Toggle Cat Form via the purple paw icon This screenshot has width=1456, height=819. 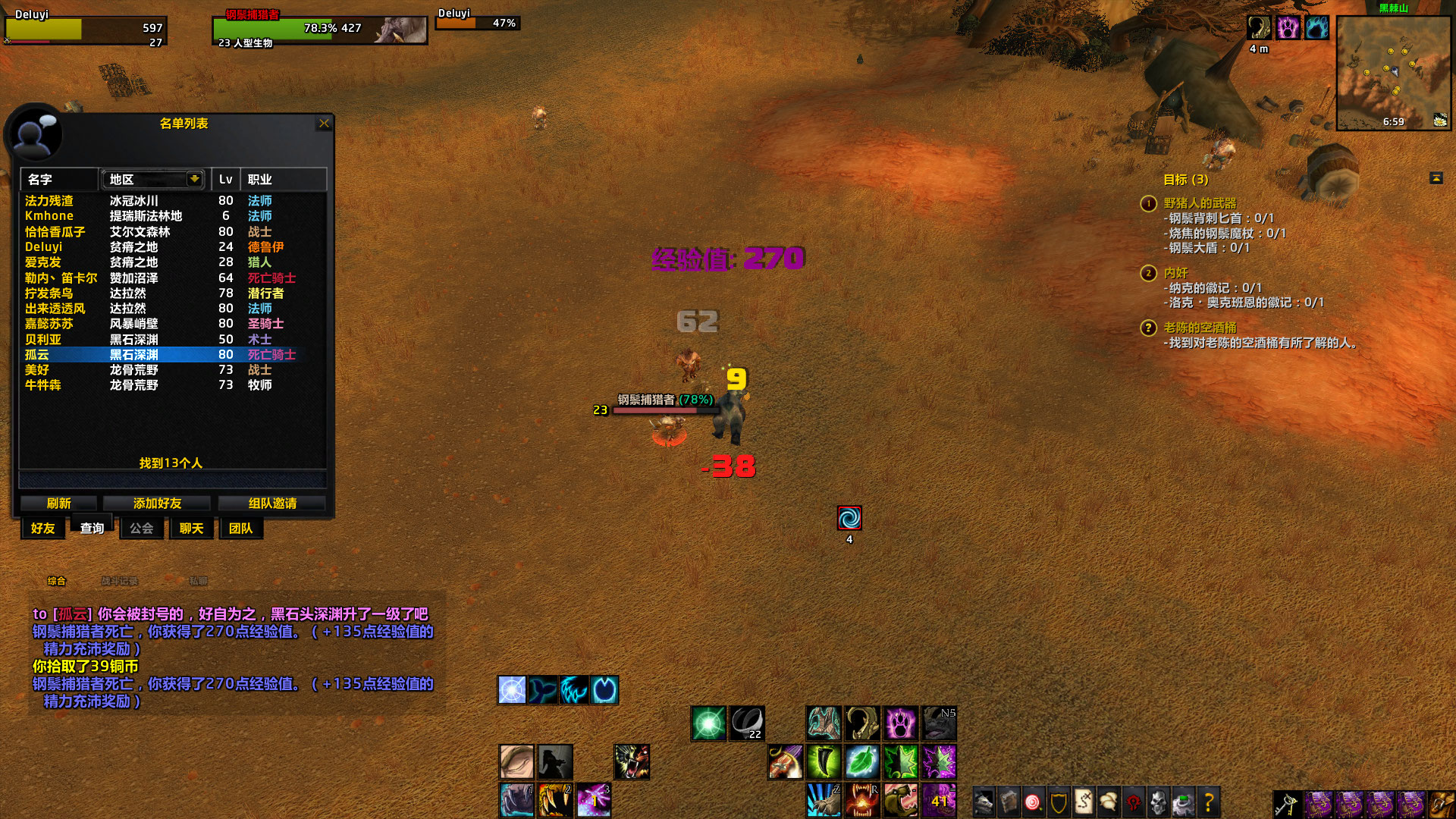[901, 723]
